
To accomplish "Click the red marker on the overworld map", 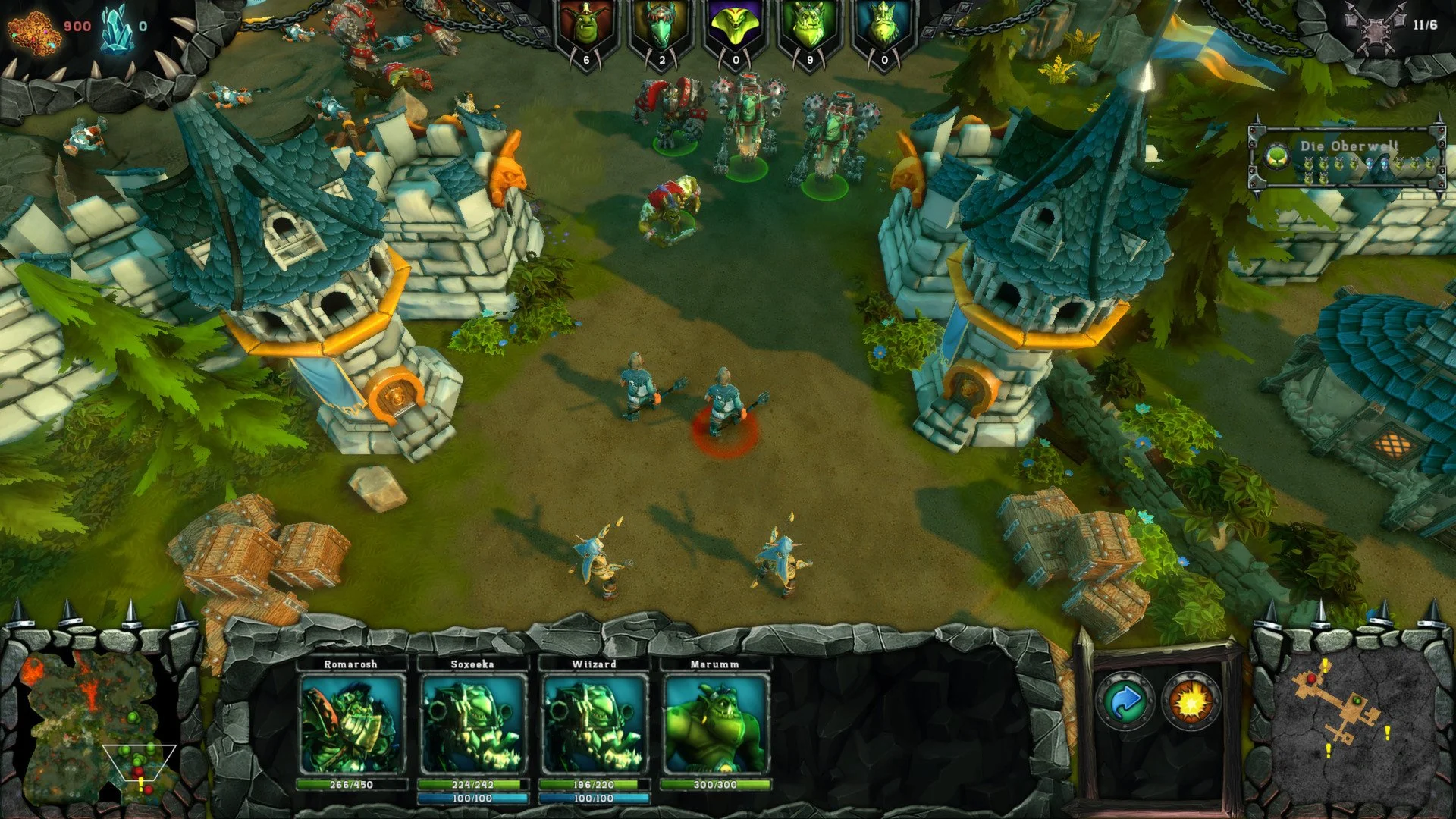I will 1311,679.
